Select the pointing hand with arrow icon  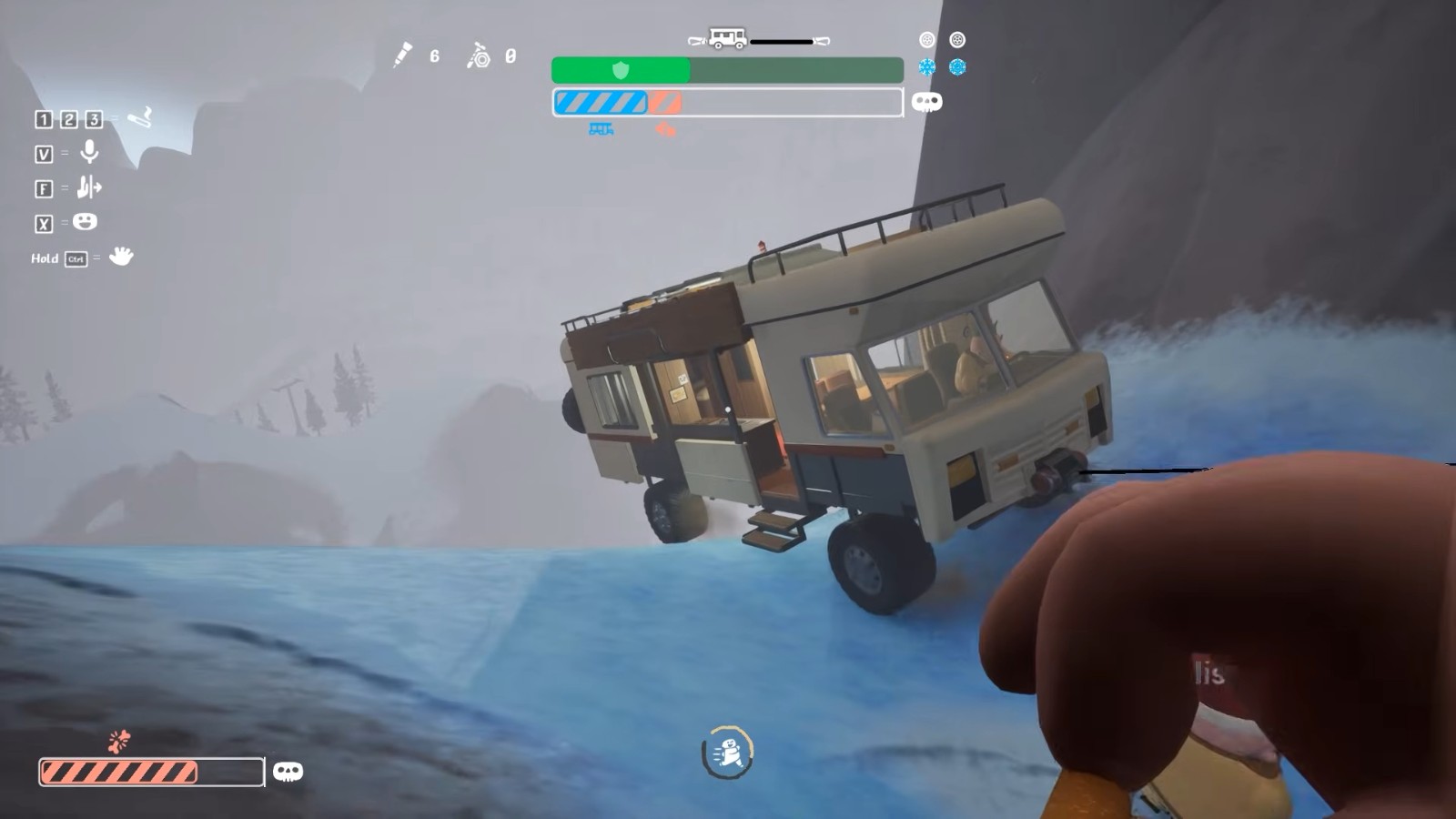88,187
